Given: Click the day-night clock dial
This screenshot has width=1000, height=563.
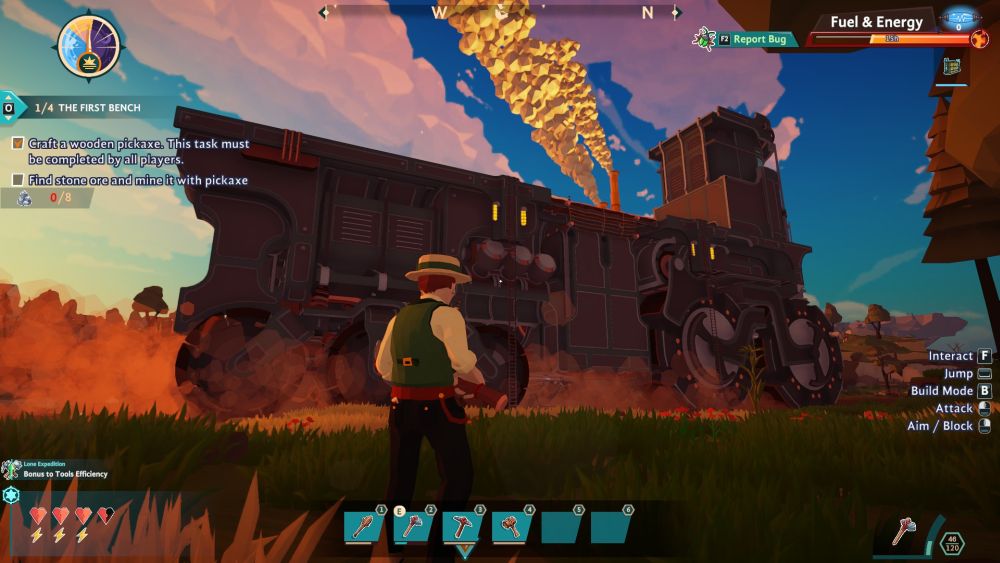Looking at the screenshot, I should click(x=89, y=47).
